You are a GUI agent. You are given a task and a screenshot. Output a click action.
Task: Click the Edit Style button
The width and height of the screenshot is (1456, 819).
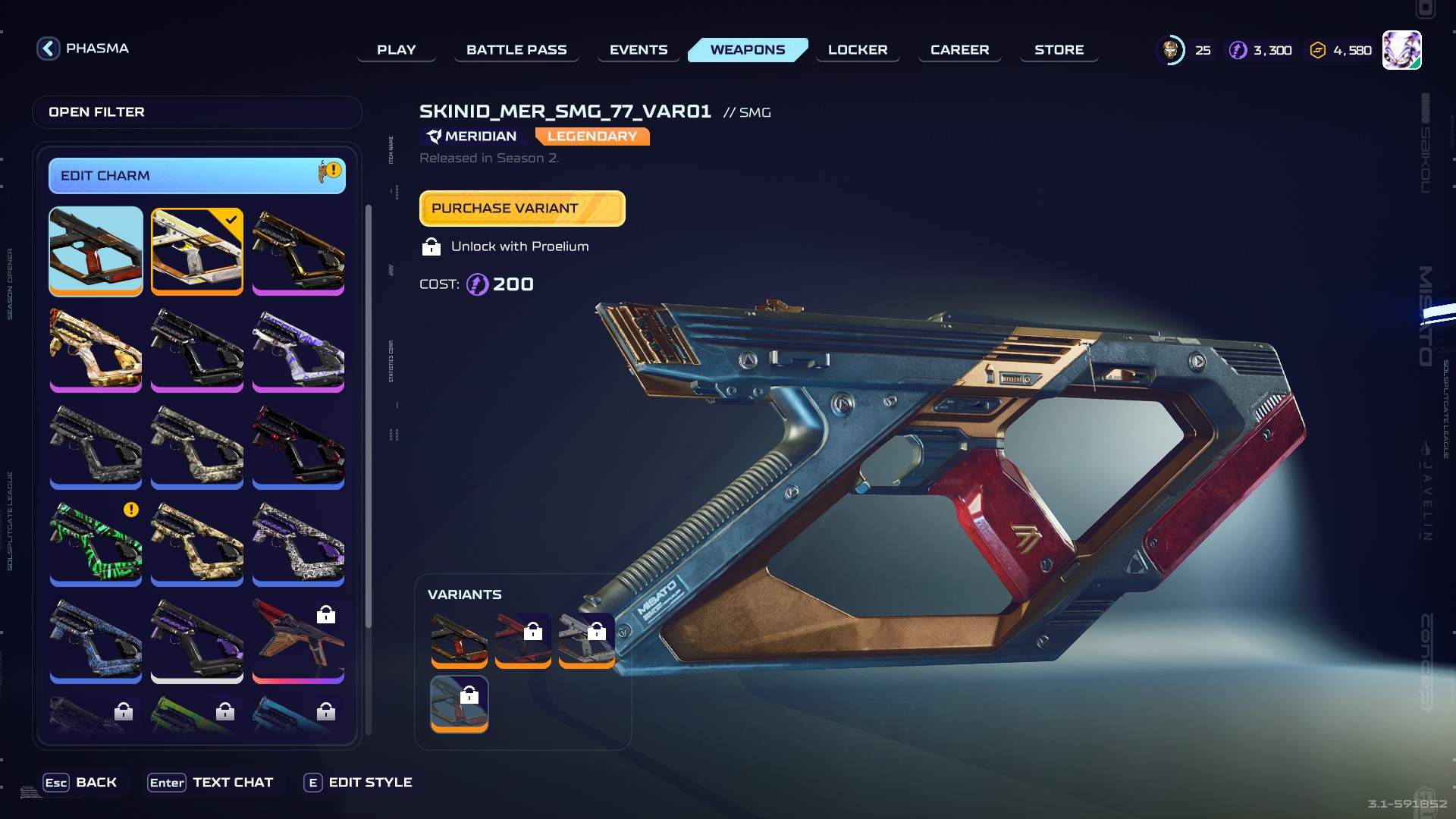(x=358, y=783)
